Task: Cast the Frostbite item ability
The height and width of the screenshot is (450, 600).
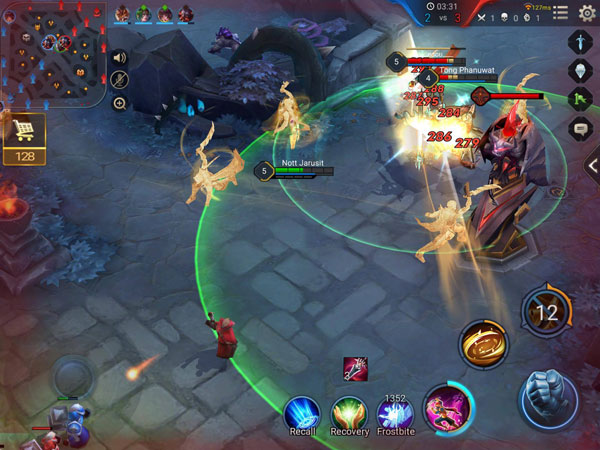Action: click(x=395, y=412)
